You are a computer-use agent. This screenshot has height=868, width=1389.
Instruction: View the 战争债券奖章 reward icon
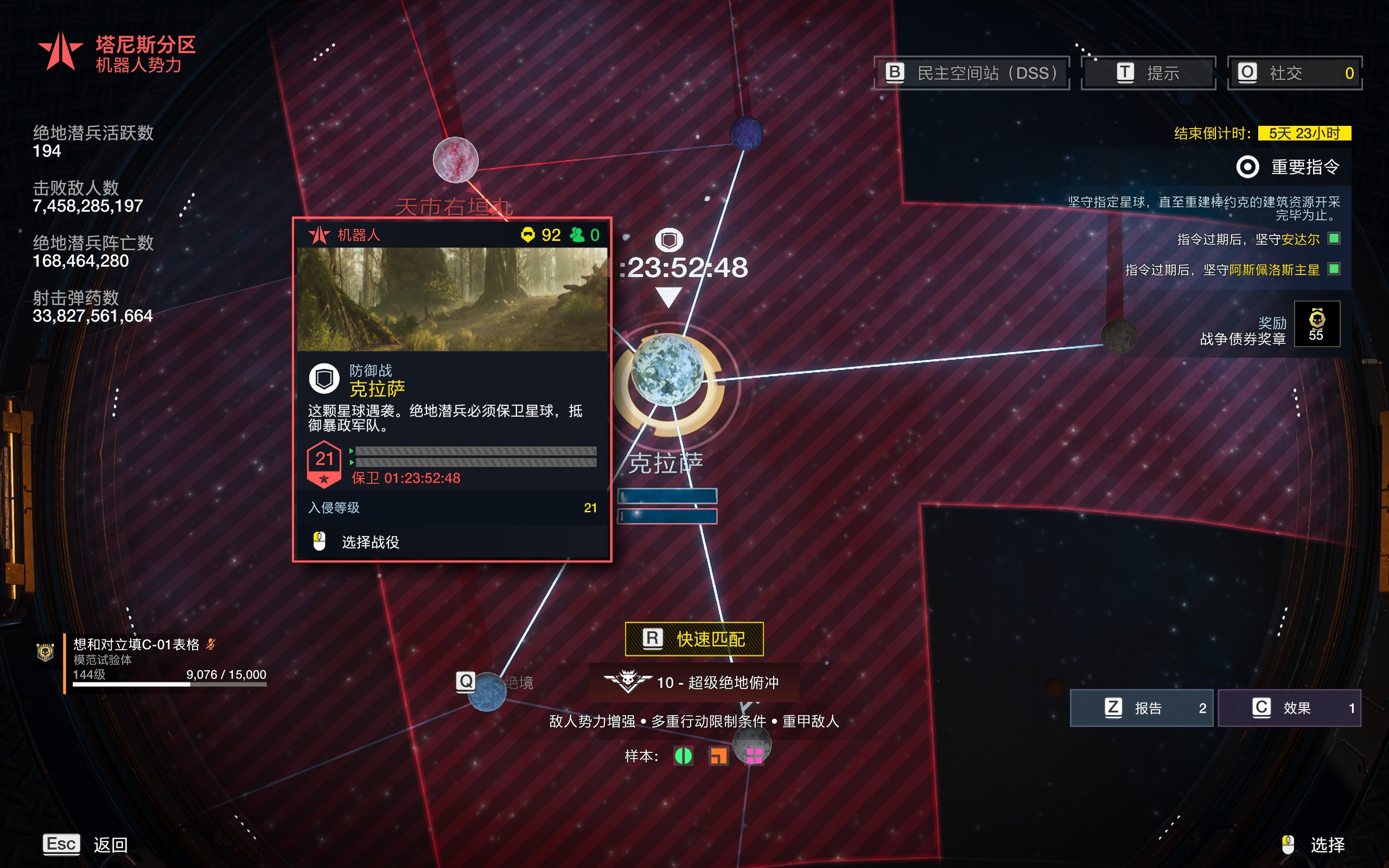(x=1317, y=324)
